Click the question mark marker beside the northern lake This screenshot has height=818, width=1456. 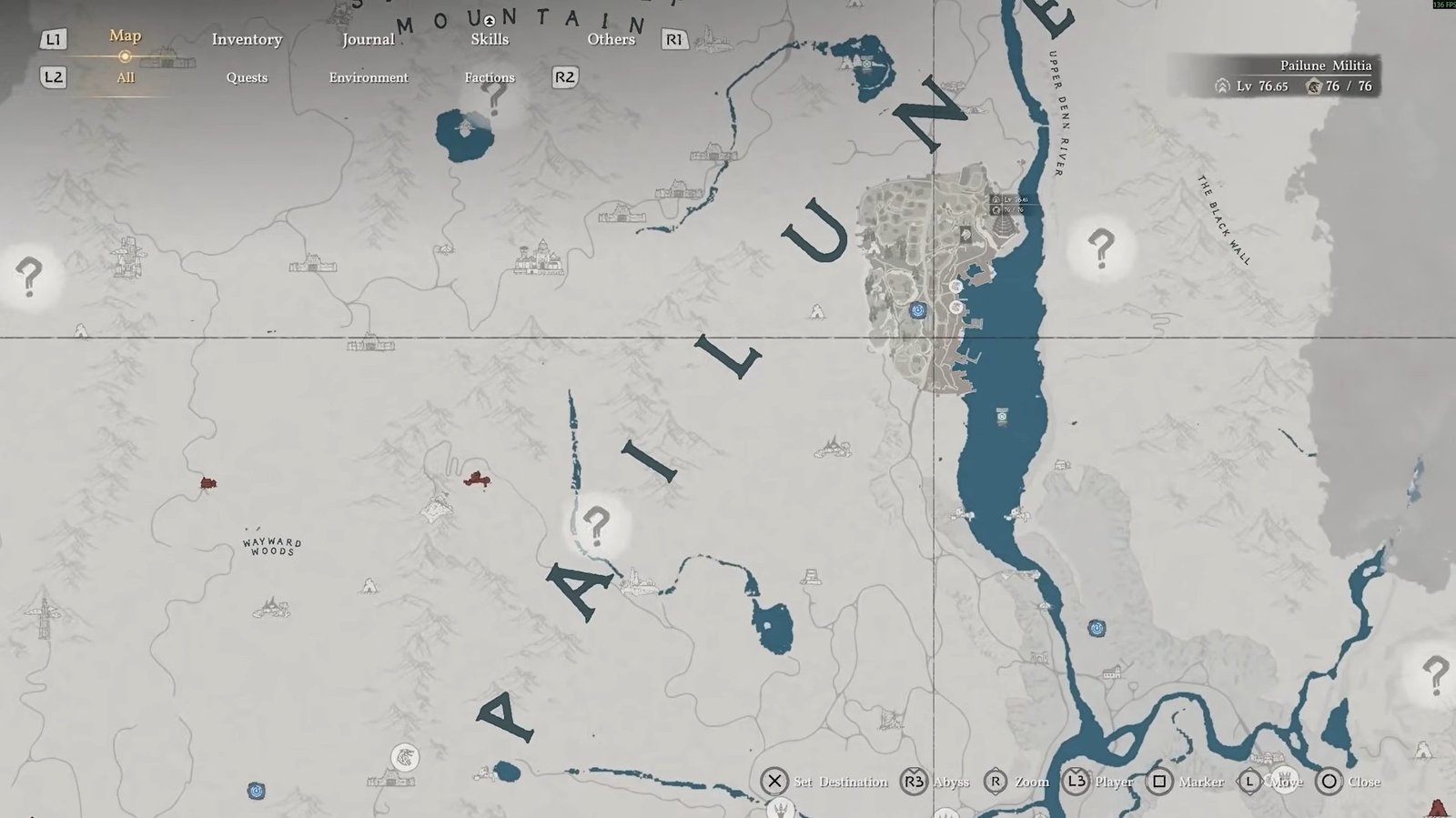click(496, 96)
